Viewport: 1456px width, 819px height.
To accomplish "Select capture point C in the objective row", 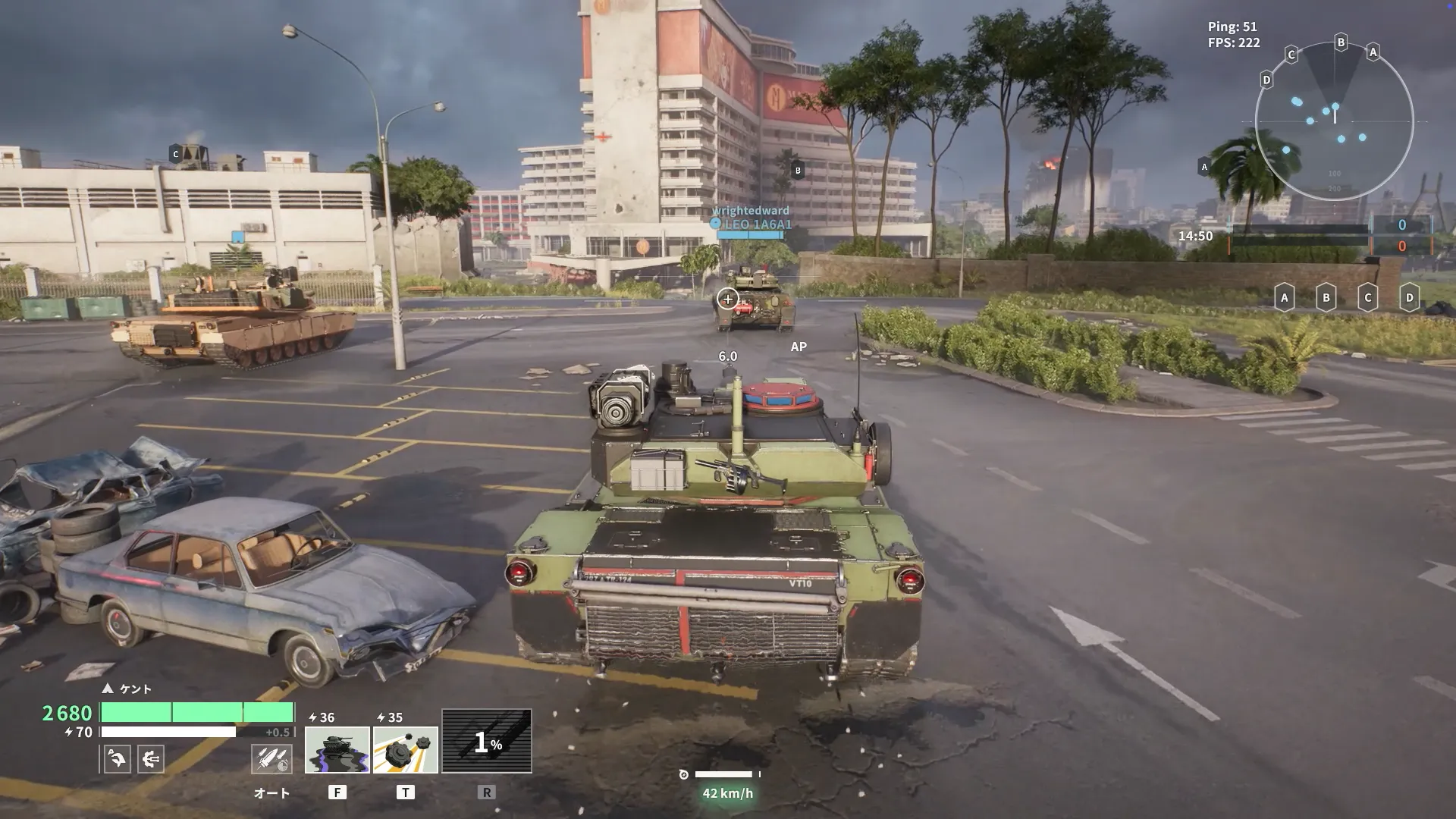I will click(1367, 297).
